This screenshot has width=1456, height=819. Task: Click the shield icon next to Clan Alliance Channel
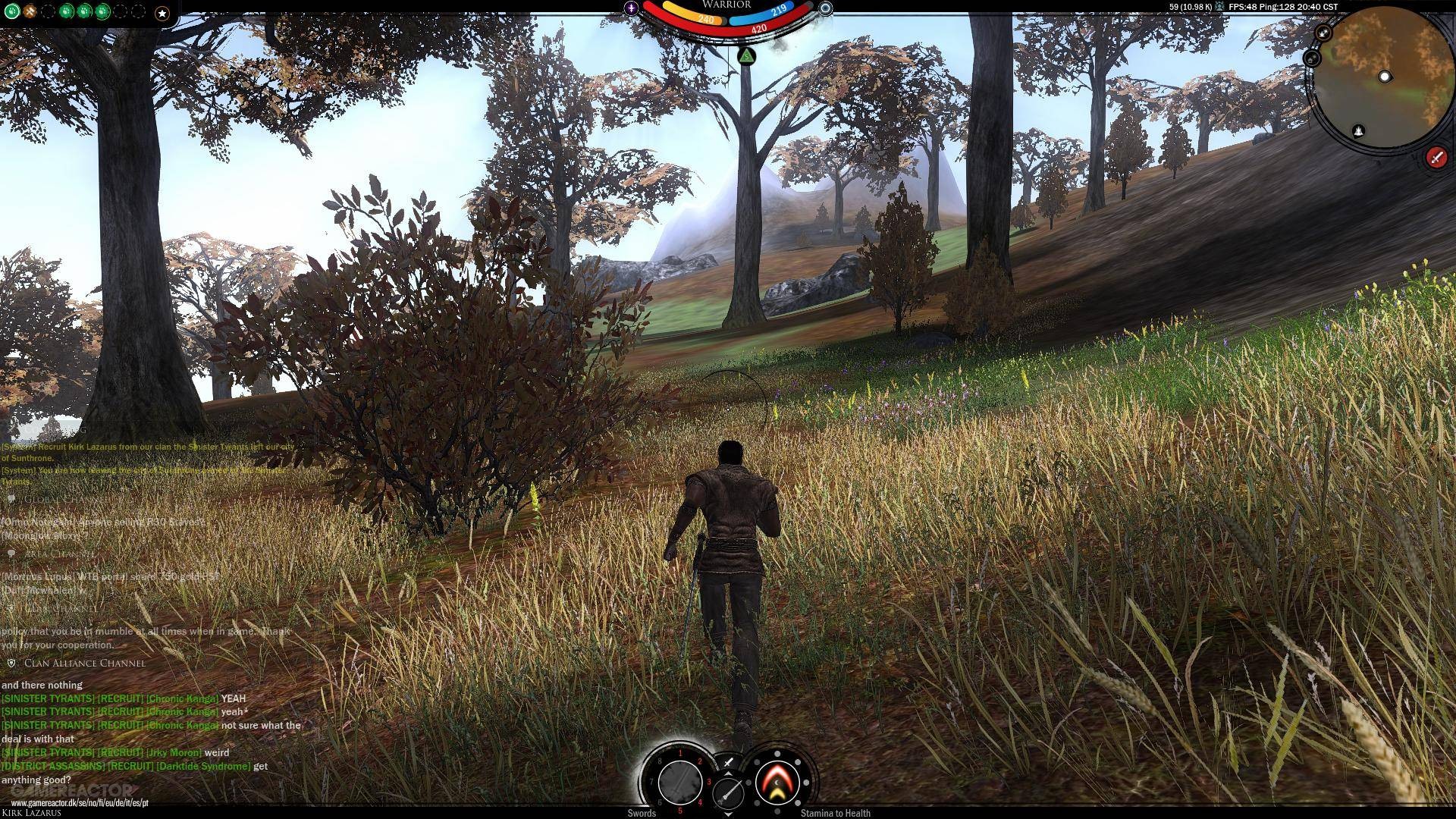11,664
